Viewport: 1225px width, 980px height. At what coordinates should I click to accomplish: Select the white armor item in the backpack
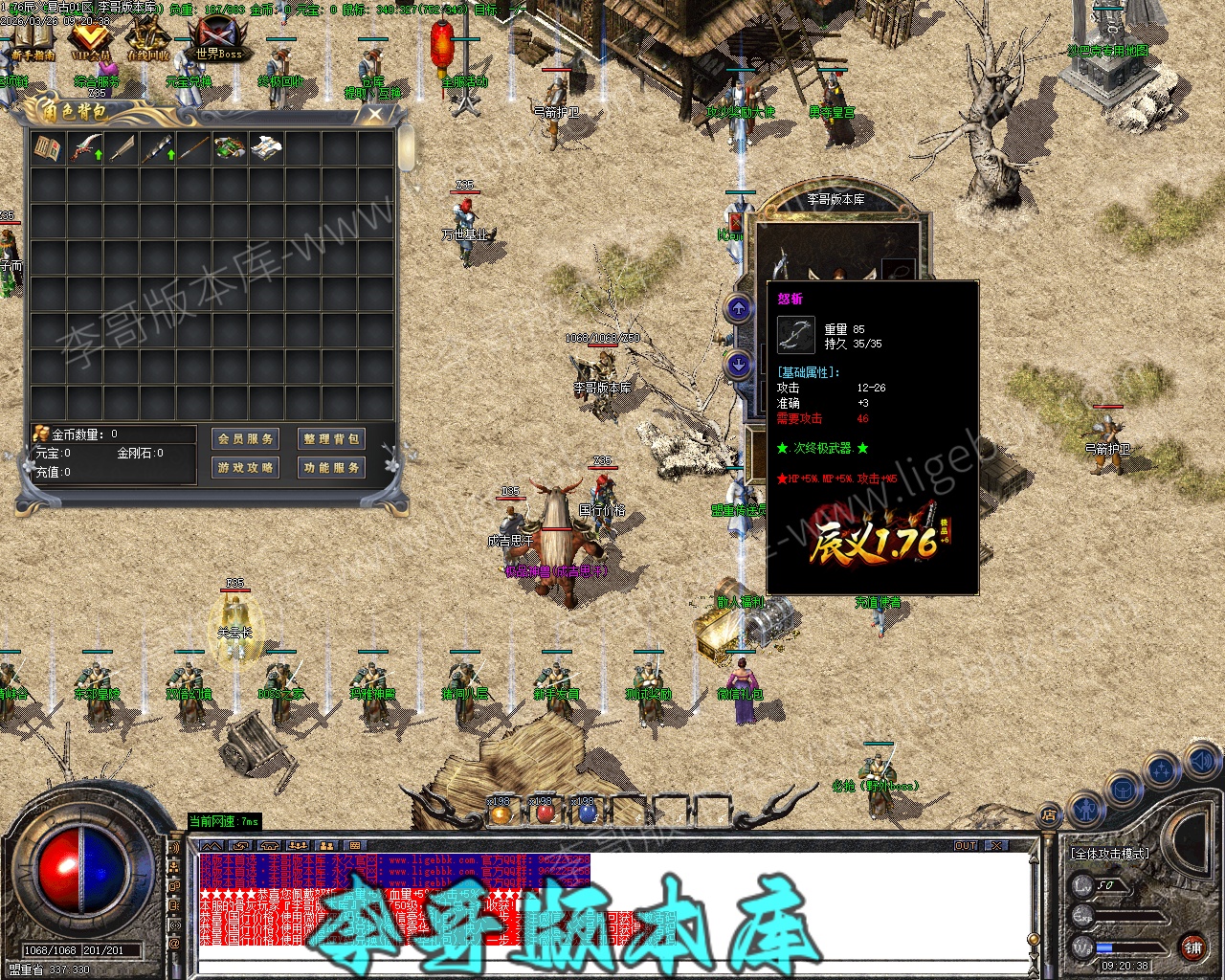click(x=266, y=148)
